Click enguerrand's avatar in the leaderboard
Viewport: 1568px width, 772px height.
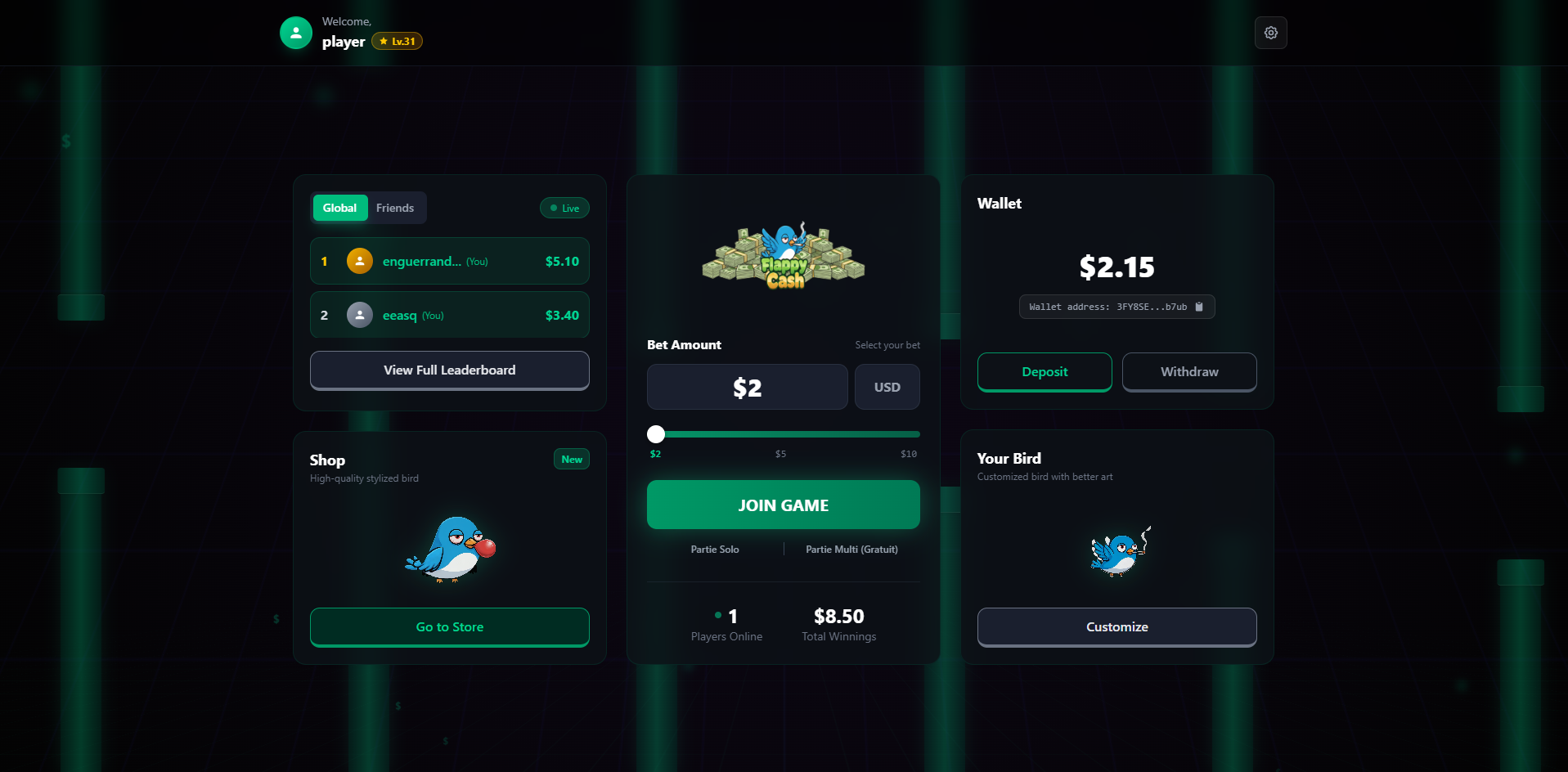point(358,261)
